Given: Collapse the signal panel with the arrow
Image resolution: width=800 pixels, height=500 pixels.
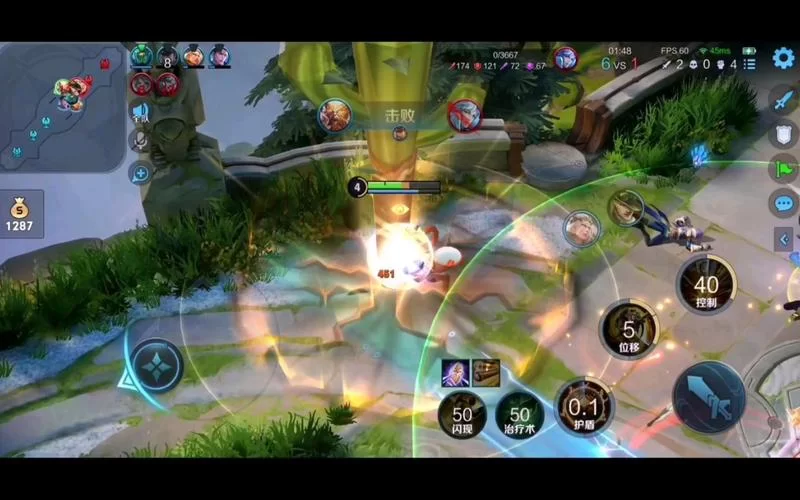Looking at the screenshot, I should (x=784, y=239).
